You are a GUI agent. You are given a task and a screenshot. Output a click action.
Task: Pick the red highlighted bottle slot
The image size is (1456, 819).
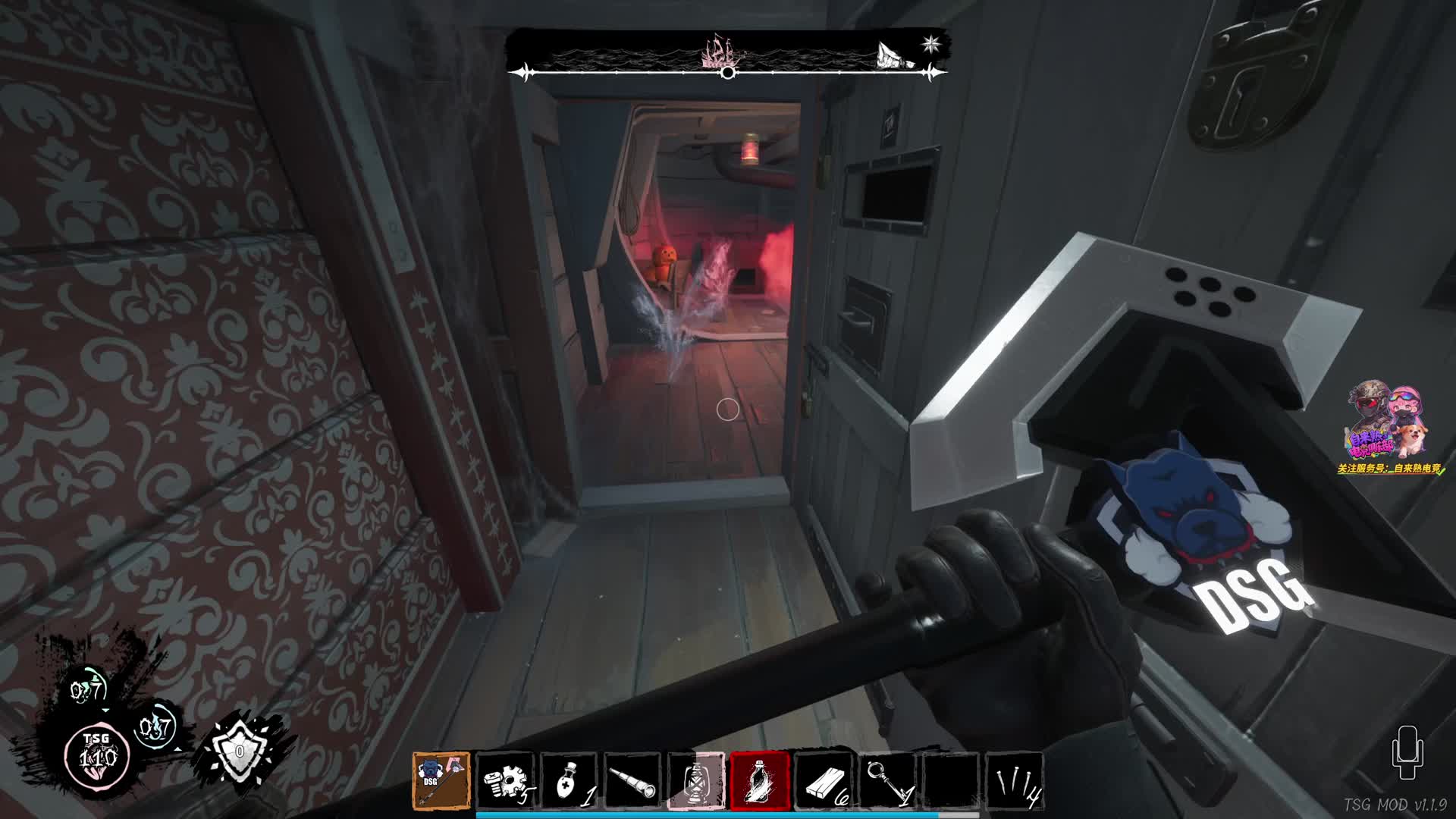click(760, 781)
